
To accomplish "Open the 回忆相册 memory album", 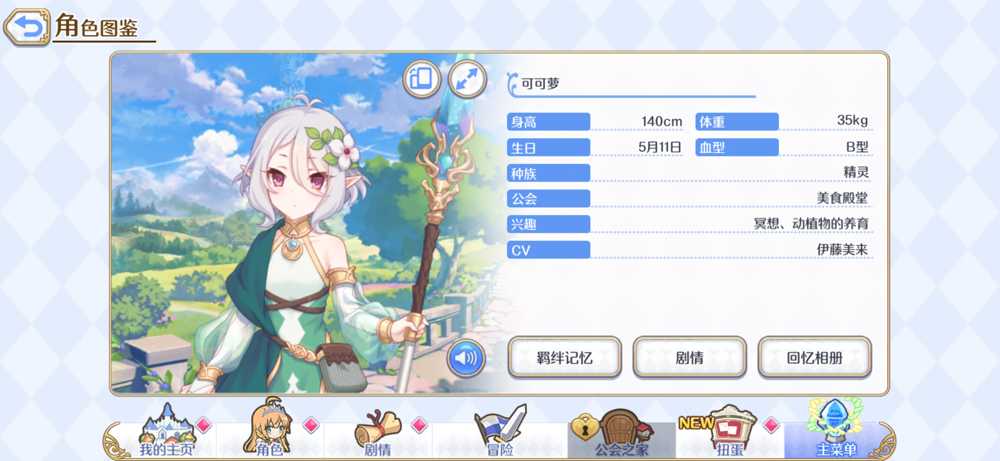I will [x=814, y=357].
